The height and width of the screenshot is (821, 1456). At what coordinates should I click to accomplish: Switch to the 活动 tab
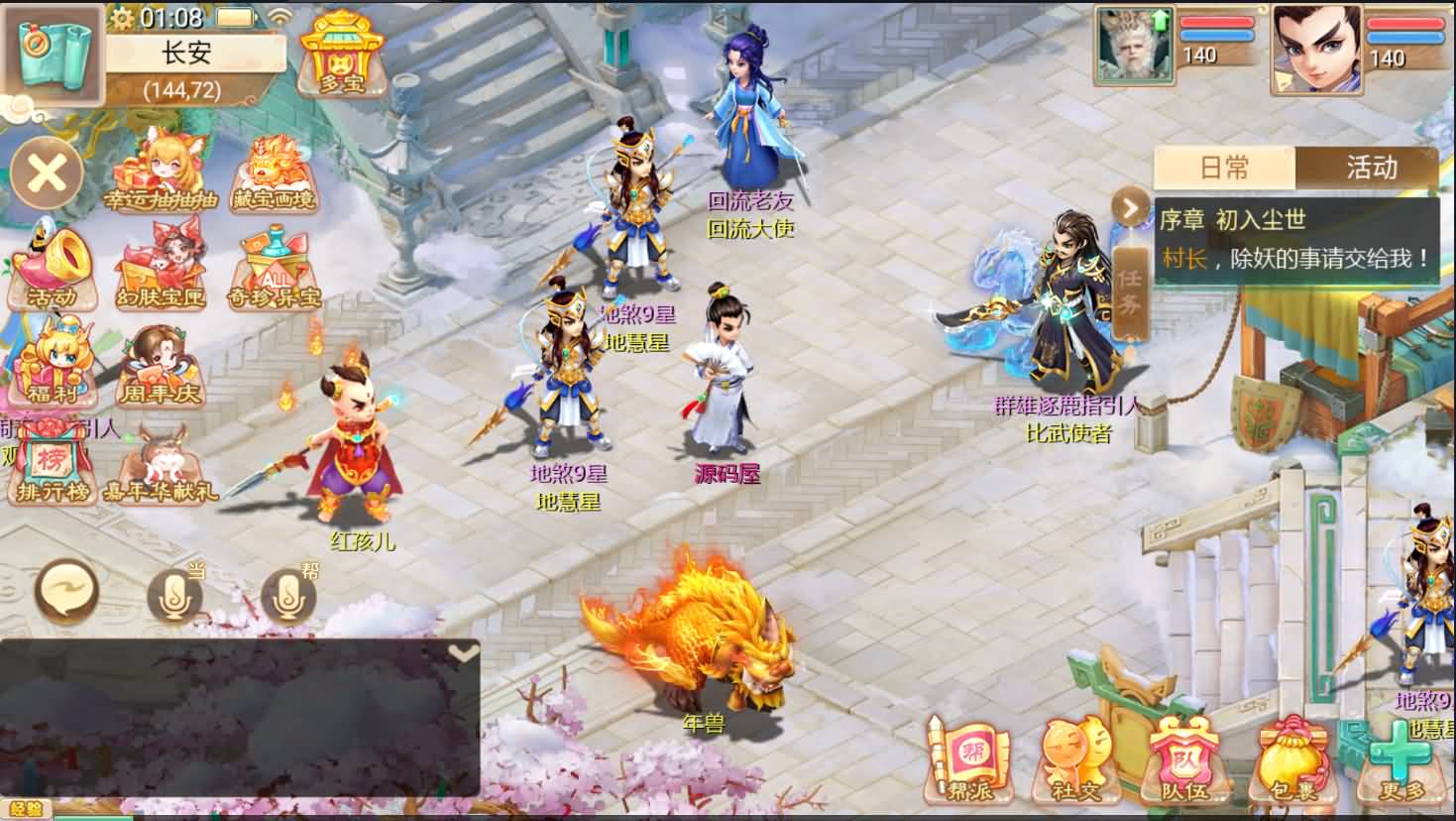tap(1370, 167)
